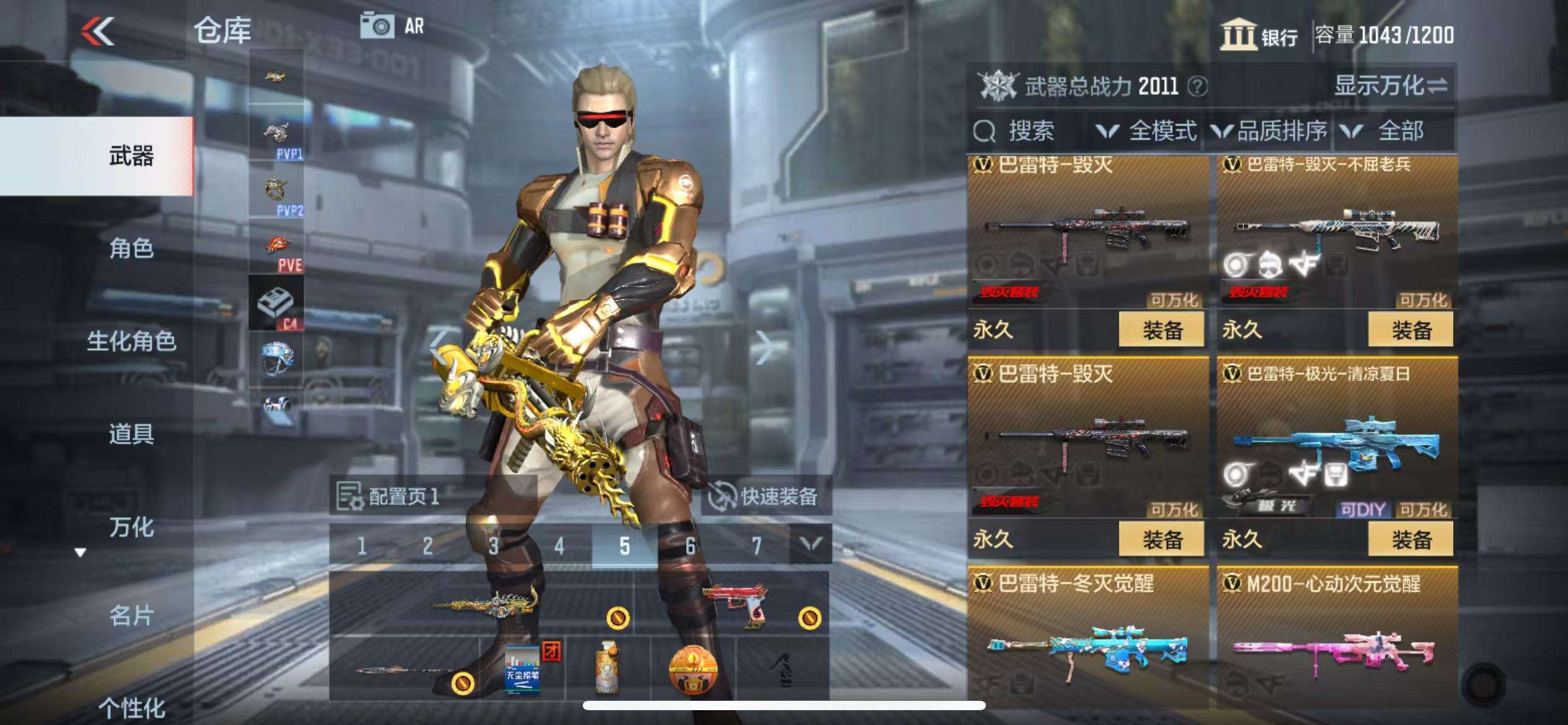Tap 快速装备 quick equip
Screen dimensions: 1568x725
765,496
